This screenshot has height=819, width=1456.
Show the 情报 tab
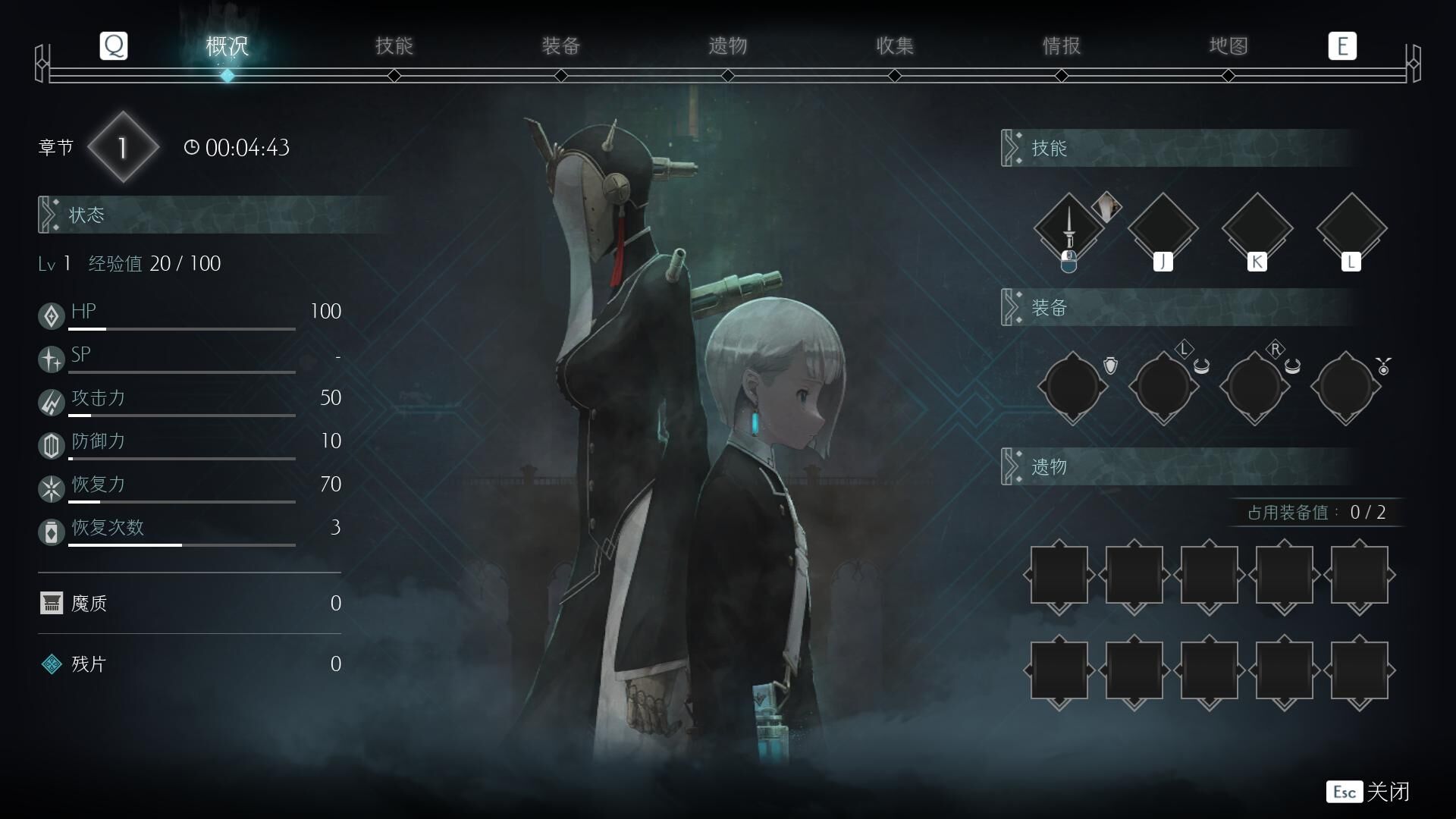[x=1062, y=46]
